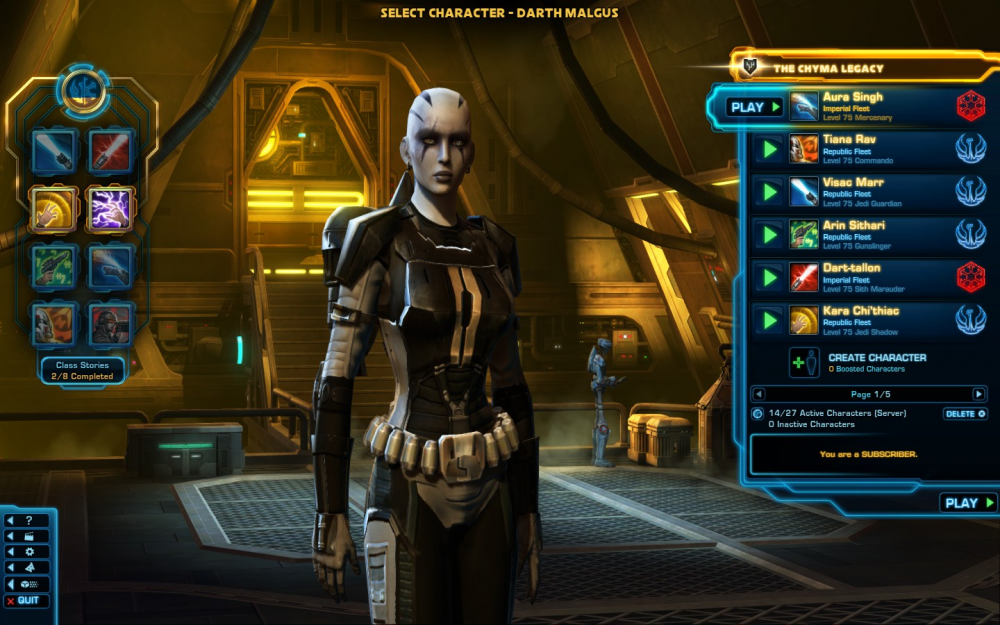Image resolution: width=1000 pixels, height=625 pixels.
Task: Quit the game
Action: pos(27,600)
